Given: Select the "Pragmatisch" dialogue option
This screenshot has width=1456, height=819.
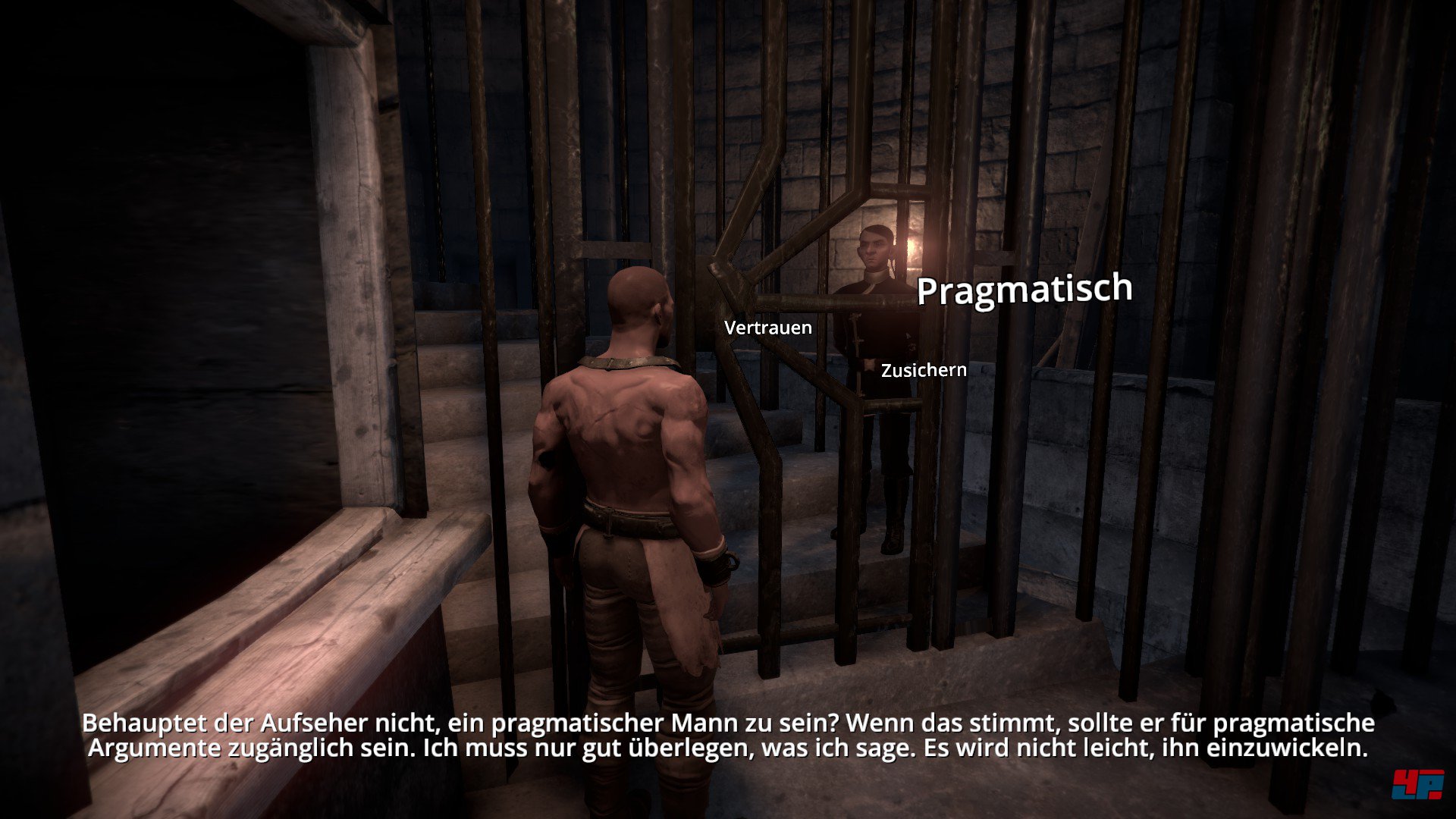Looking at the screenshot, I should [x=1023, y=288].
